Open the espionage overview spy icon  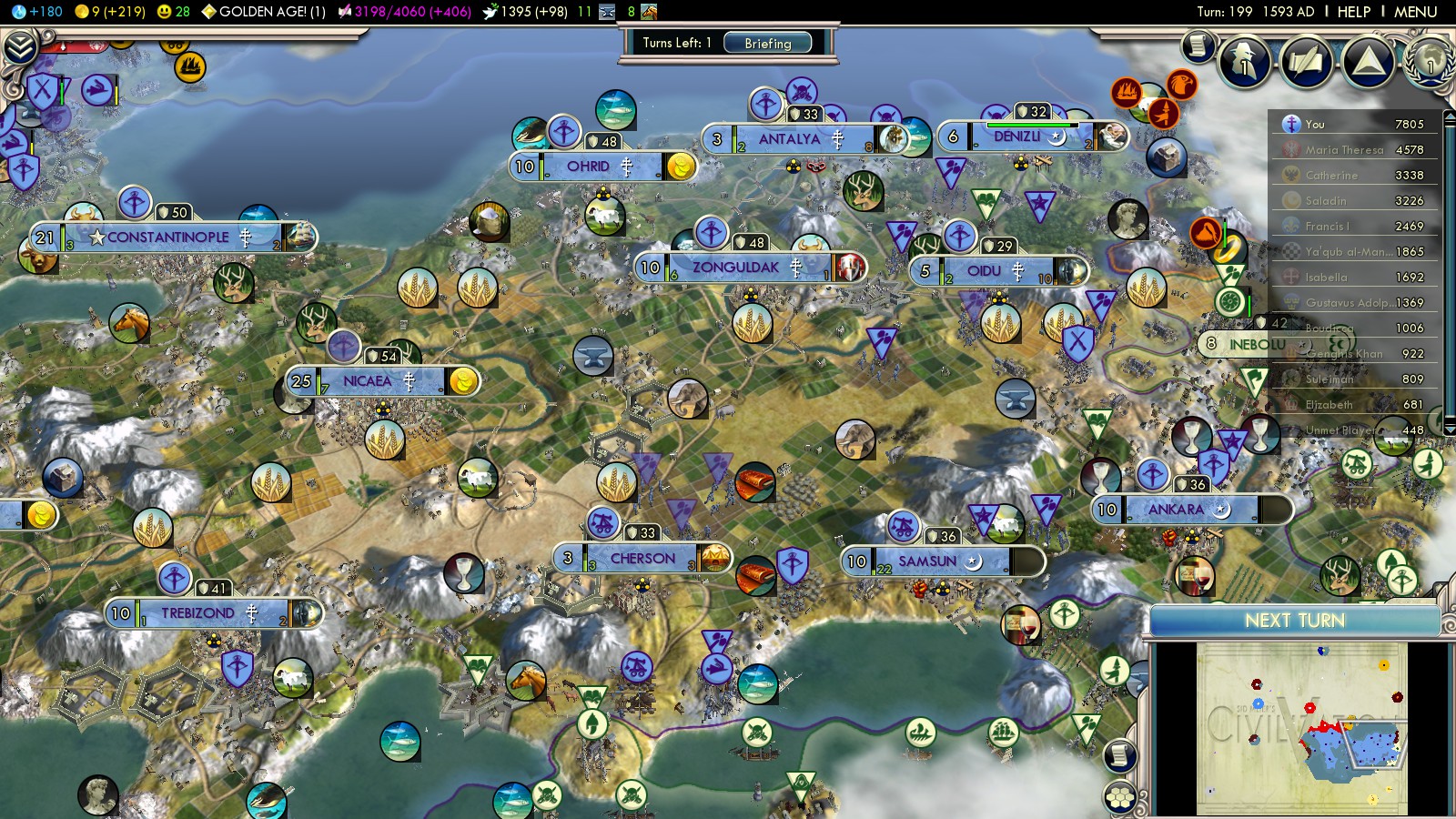[1243, 62]
